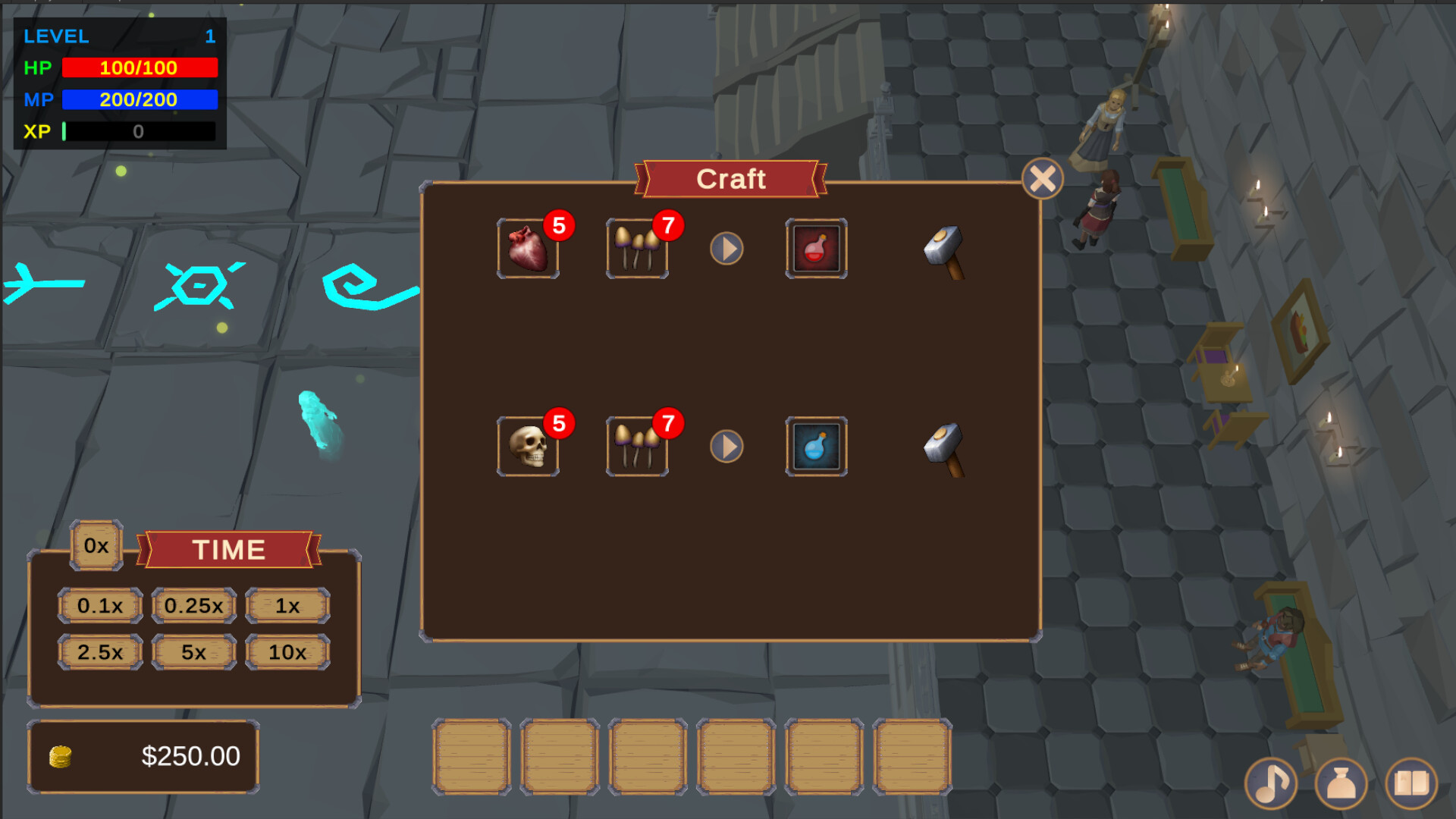Select the blue mana potion result icon
Image resolution: width=1456 pixels, height=819 pixels.
coord(816,447)
